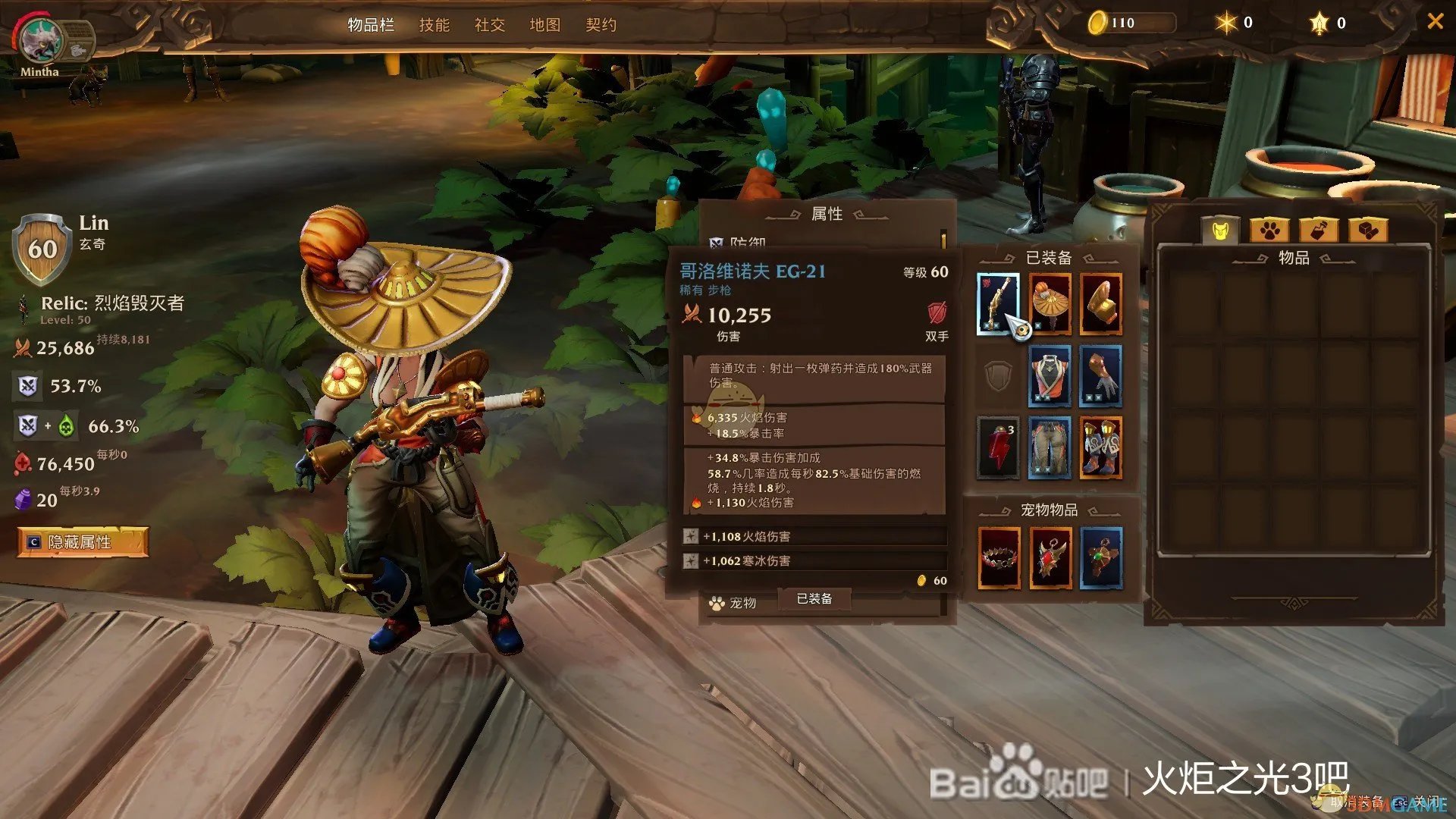This screenshot has width=1456, height=819.
Task: Select the red lightning relic slot
Action: 997,447
